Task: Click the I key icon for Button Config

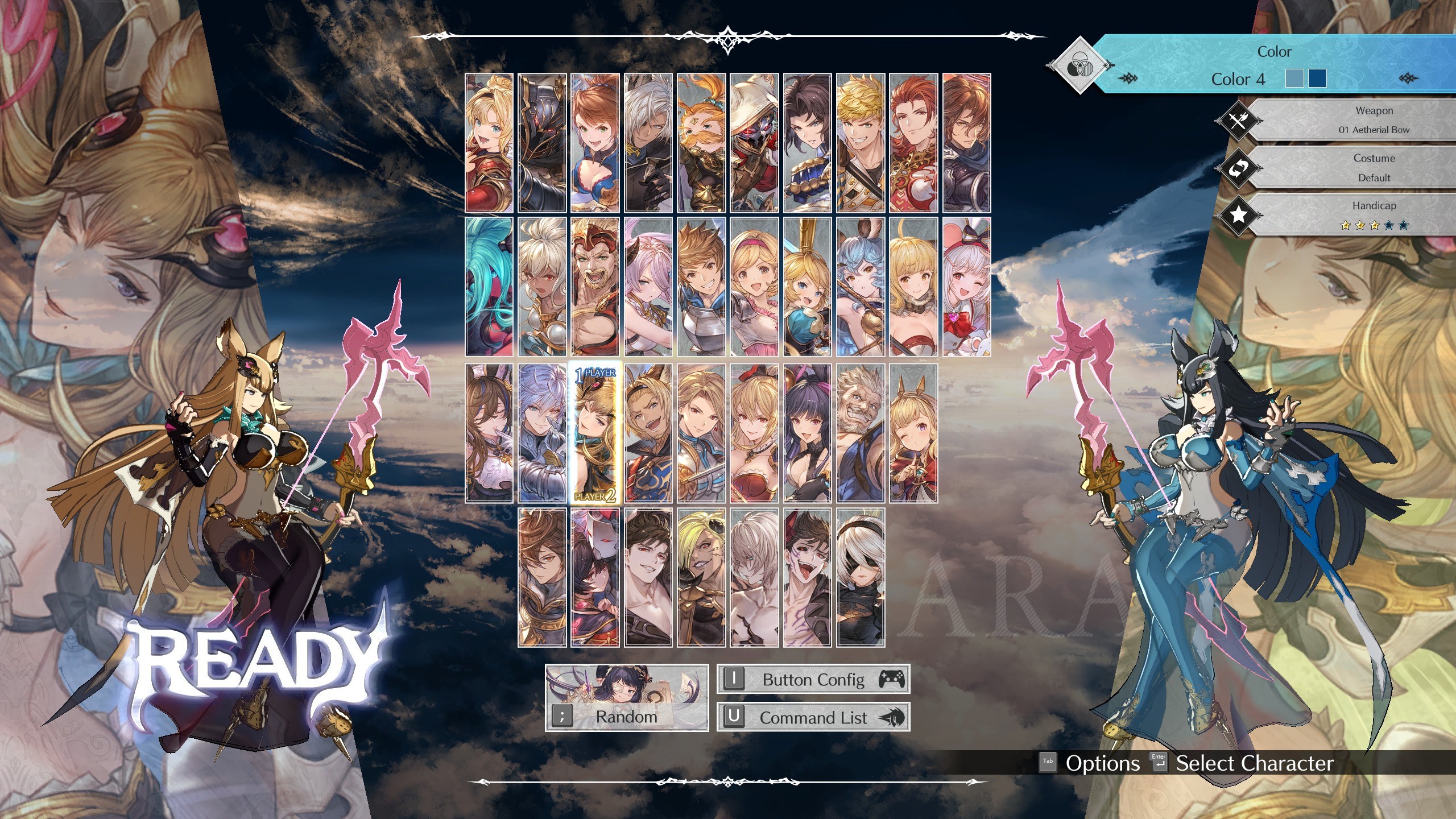Action: point(734,679)
